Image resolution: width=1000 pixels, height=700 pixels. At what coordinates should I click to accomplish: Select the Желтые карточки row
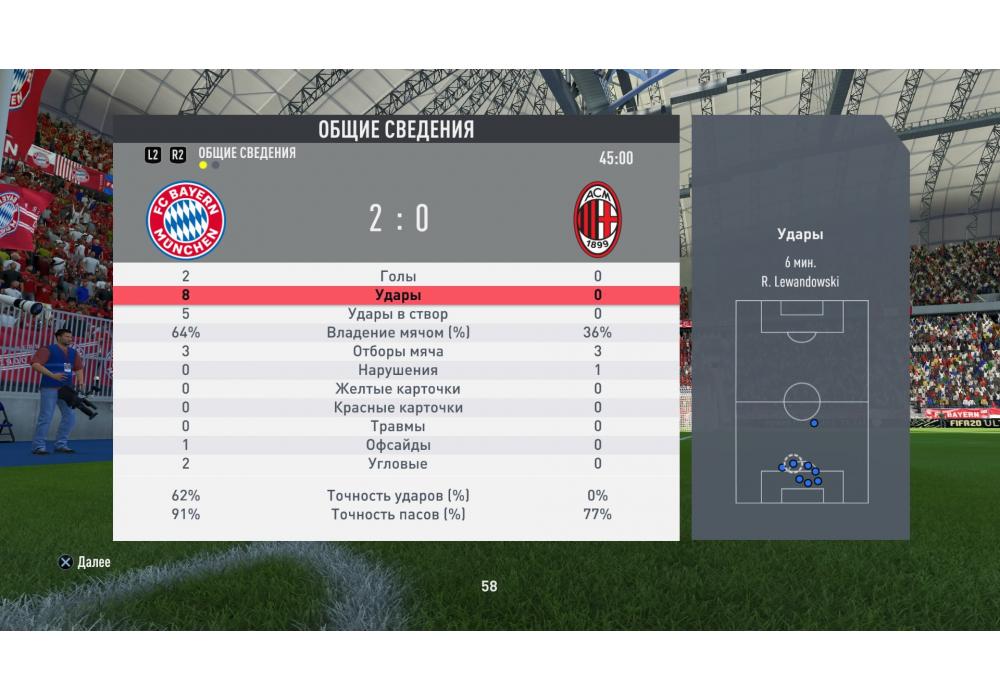click(x=398, y=389)
